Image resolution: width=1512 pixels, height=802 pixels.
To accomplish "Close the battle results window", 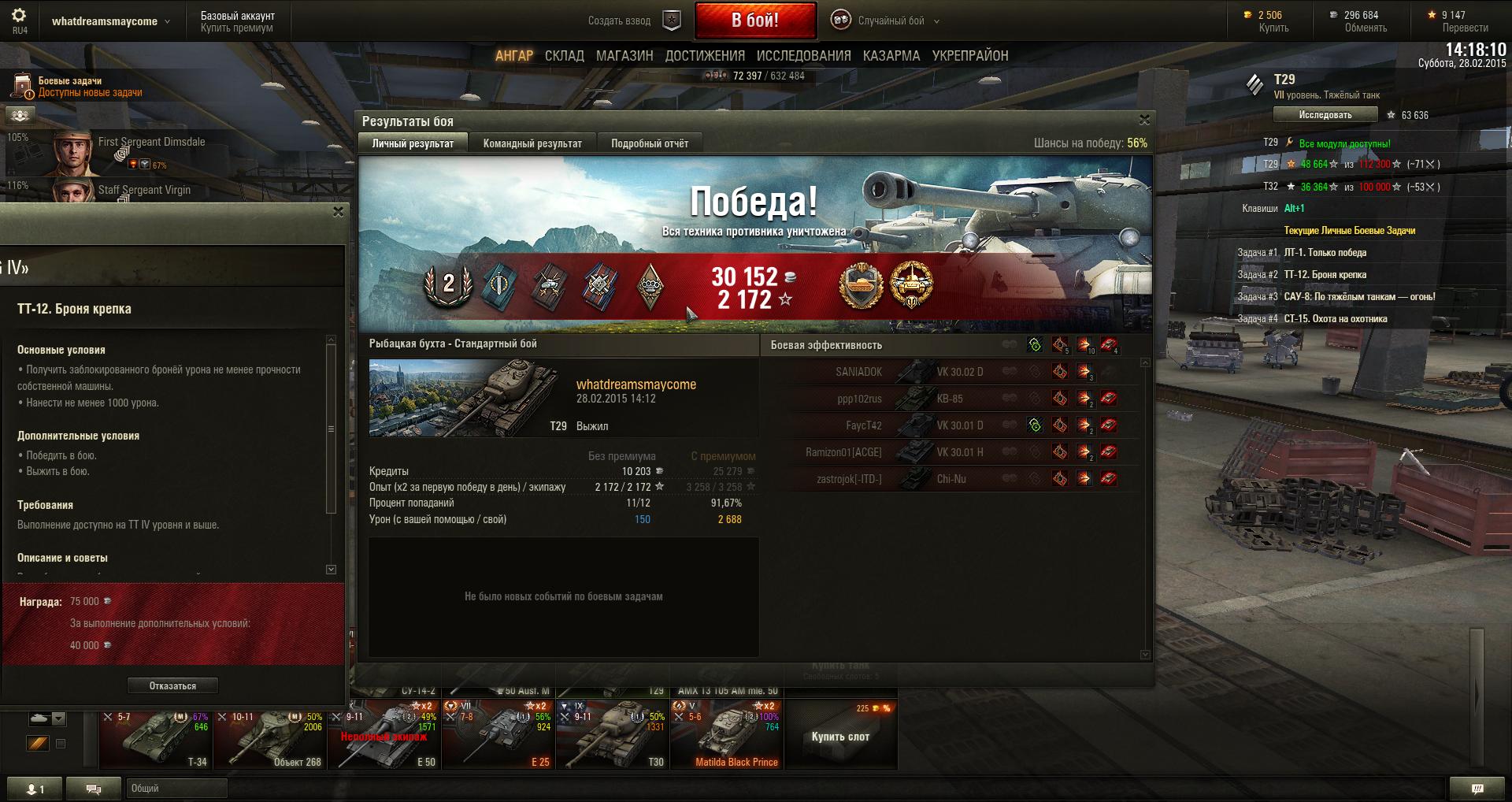I will tap(1144, 120).
